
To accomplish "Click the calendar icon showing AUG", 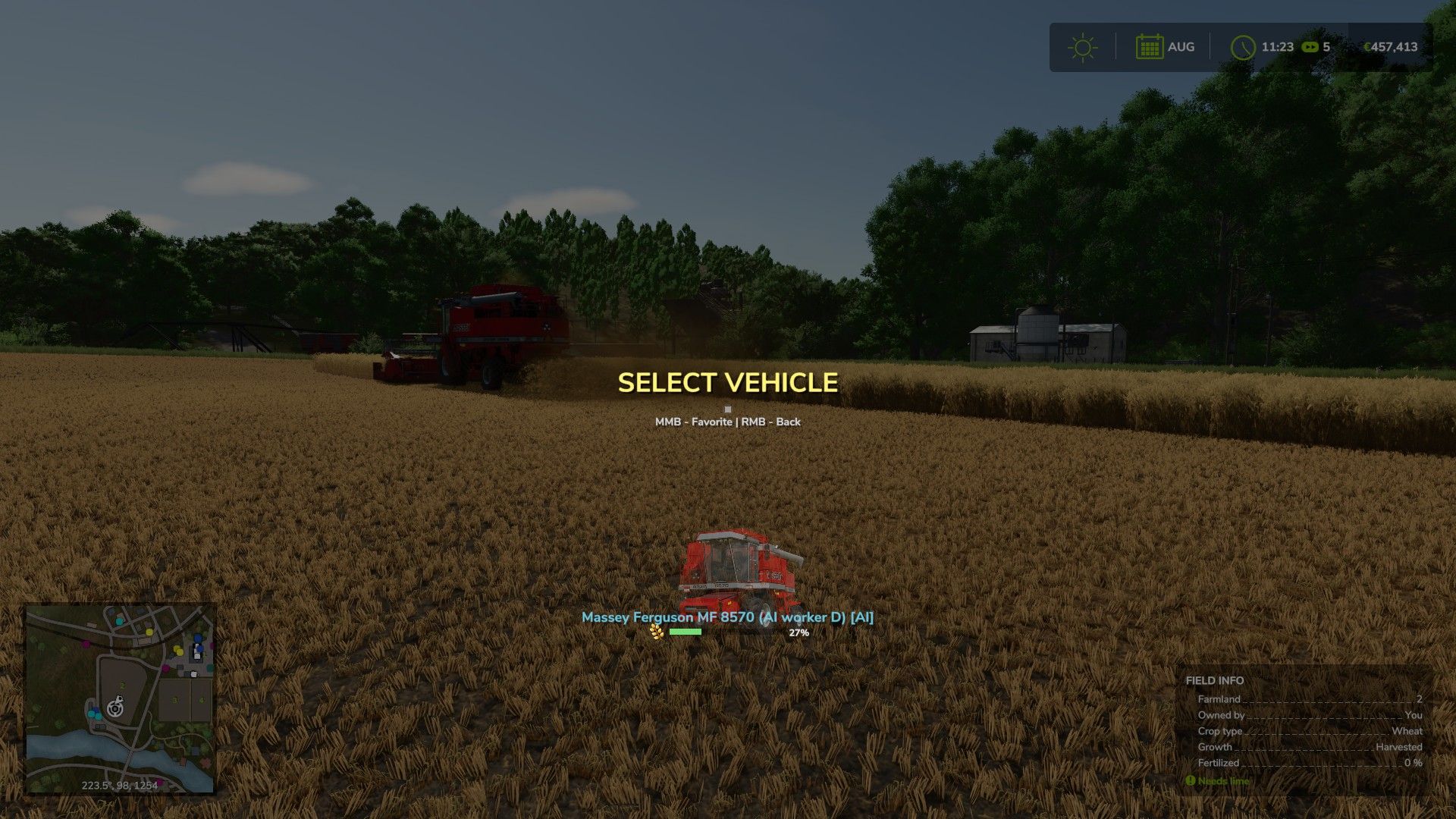I will pyautogui.click(x=1150, y=46).
